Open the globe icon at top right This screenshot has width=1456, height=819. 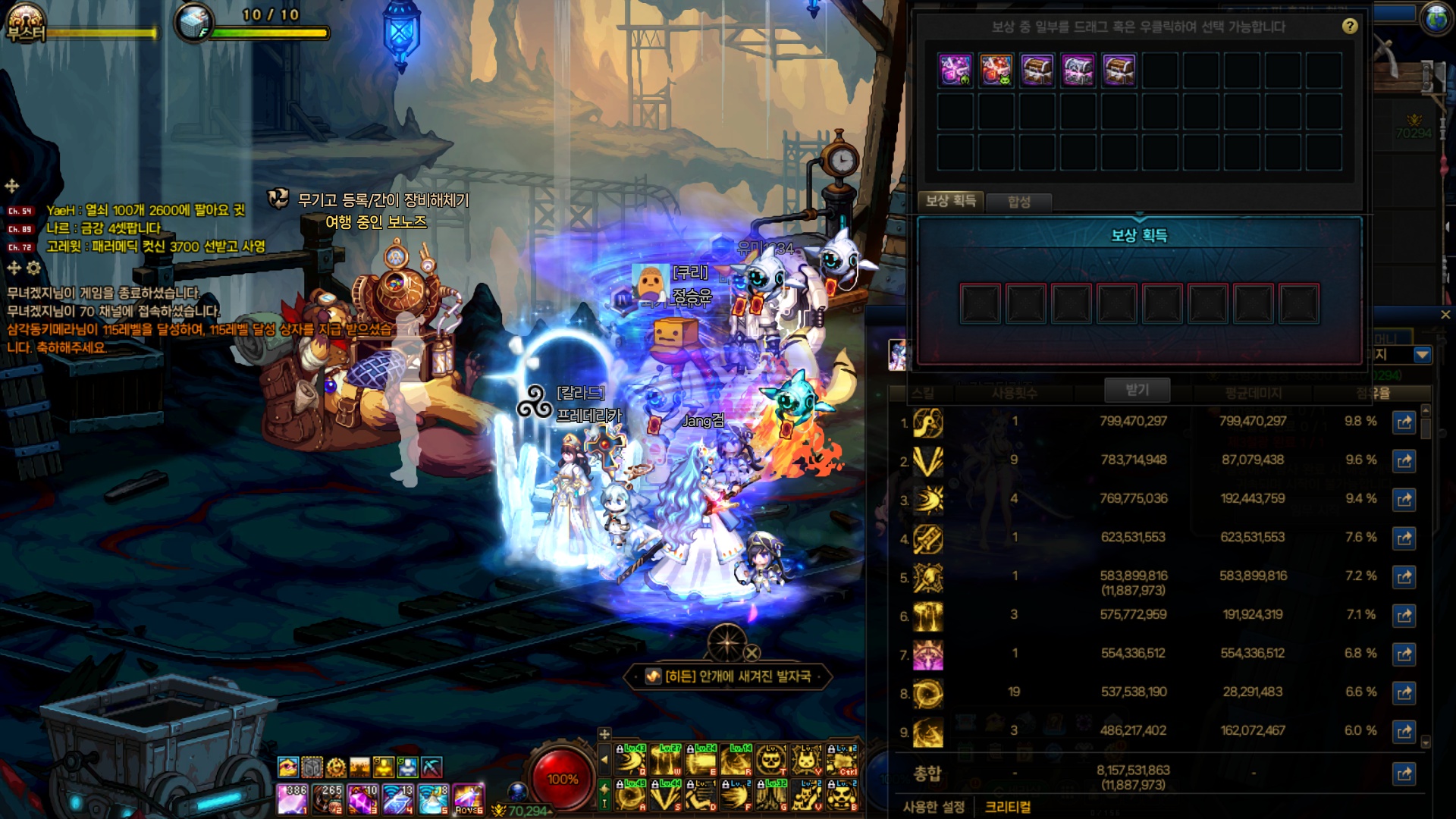1436,19
